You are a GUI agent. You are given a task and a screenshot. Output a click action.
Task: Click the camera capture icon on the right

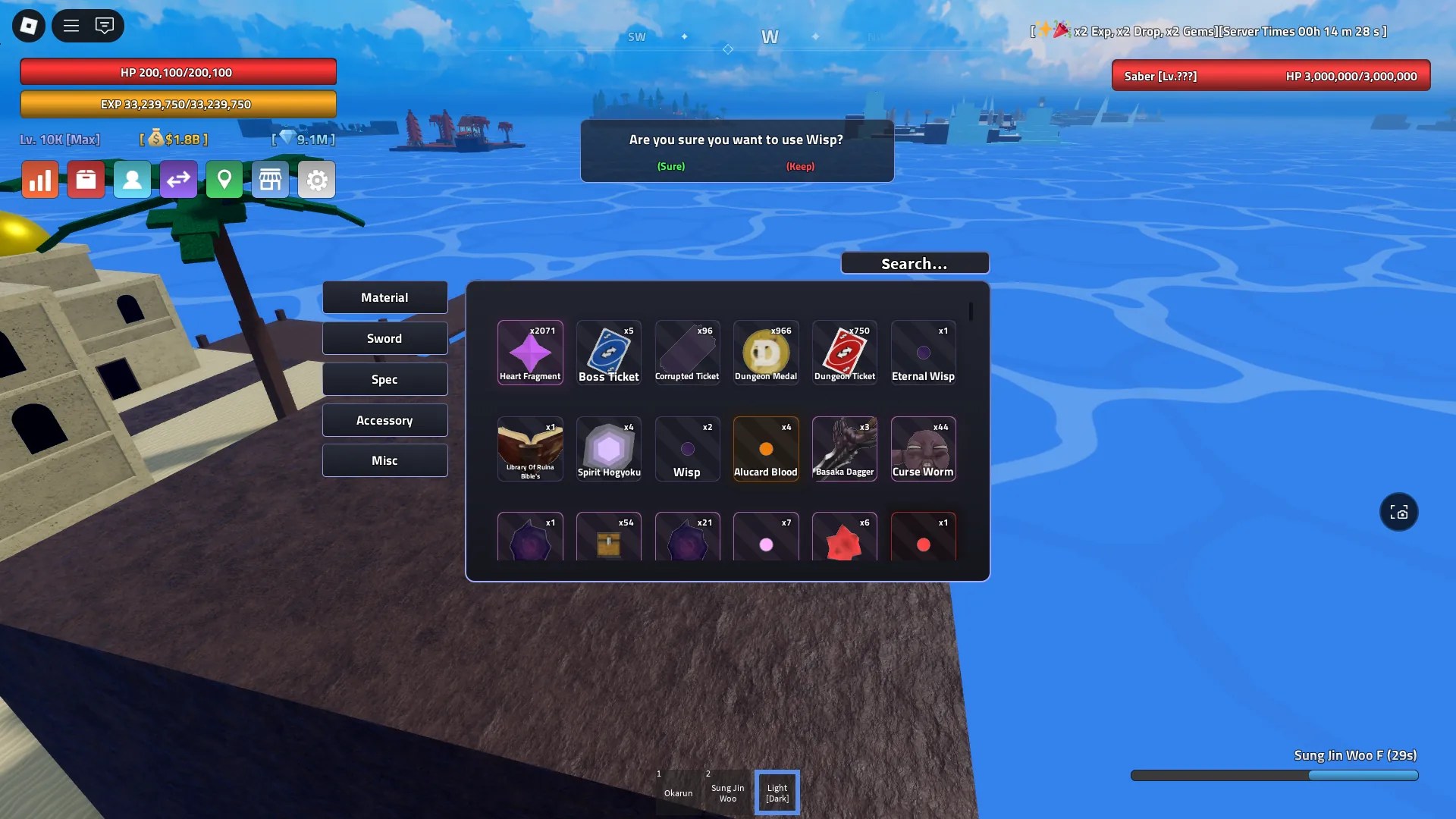coord(1399,512)
